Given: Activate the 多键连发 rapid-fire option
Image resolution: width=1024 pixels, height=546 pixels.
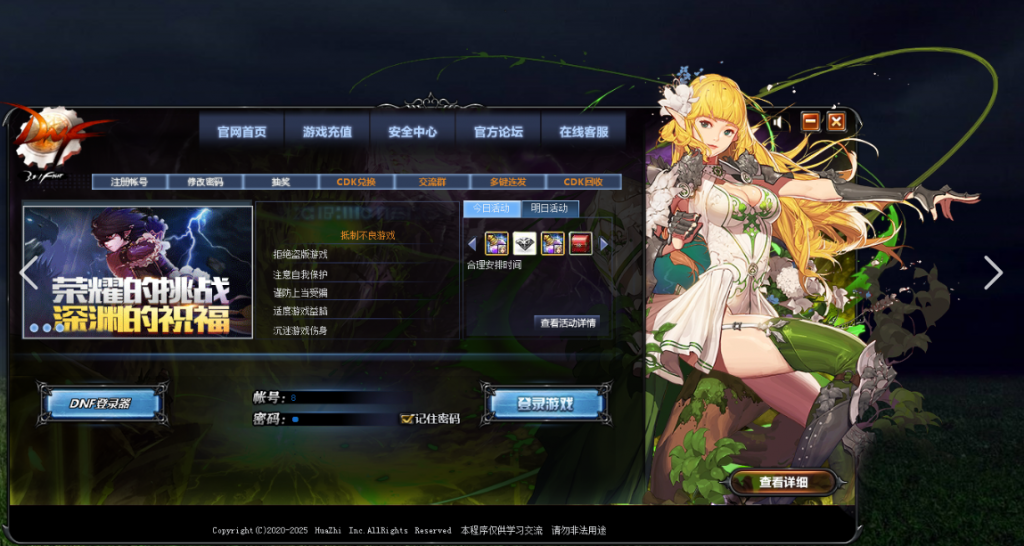Looking at the screenshot, I should click(x=508, y=182).
